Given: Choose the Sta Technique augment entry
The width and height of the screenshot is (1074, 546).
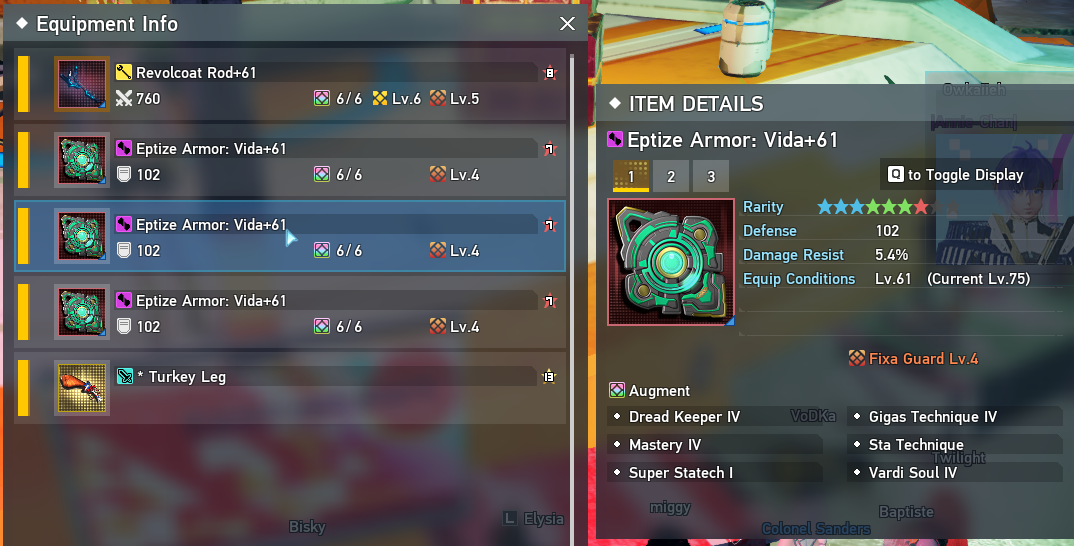Looking at the screenshot, I should coord(916,445).
